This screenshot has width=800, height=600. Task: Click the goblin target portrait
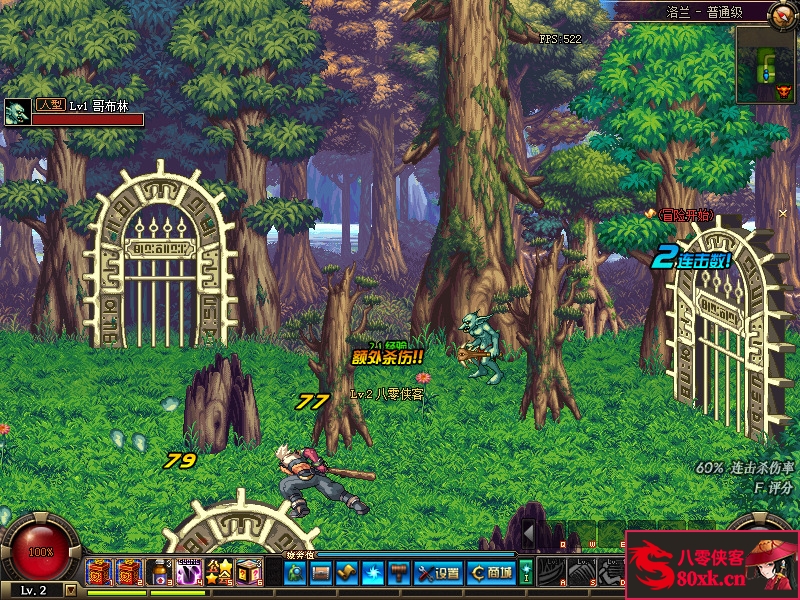pyautogui.click(x=16, y=112)
